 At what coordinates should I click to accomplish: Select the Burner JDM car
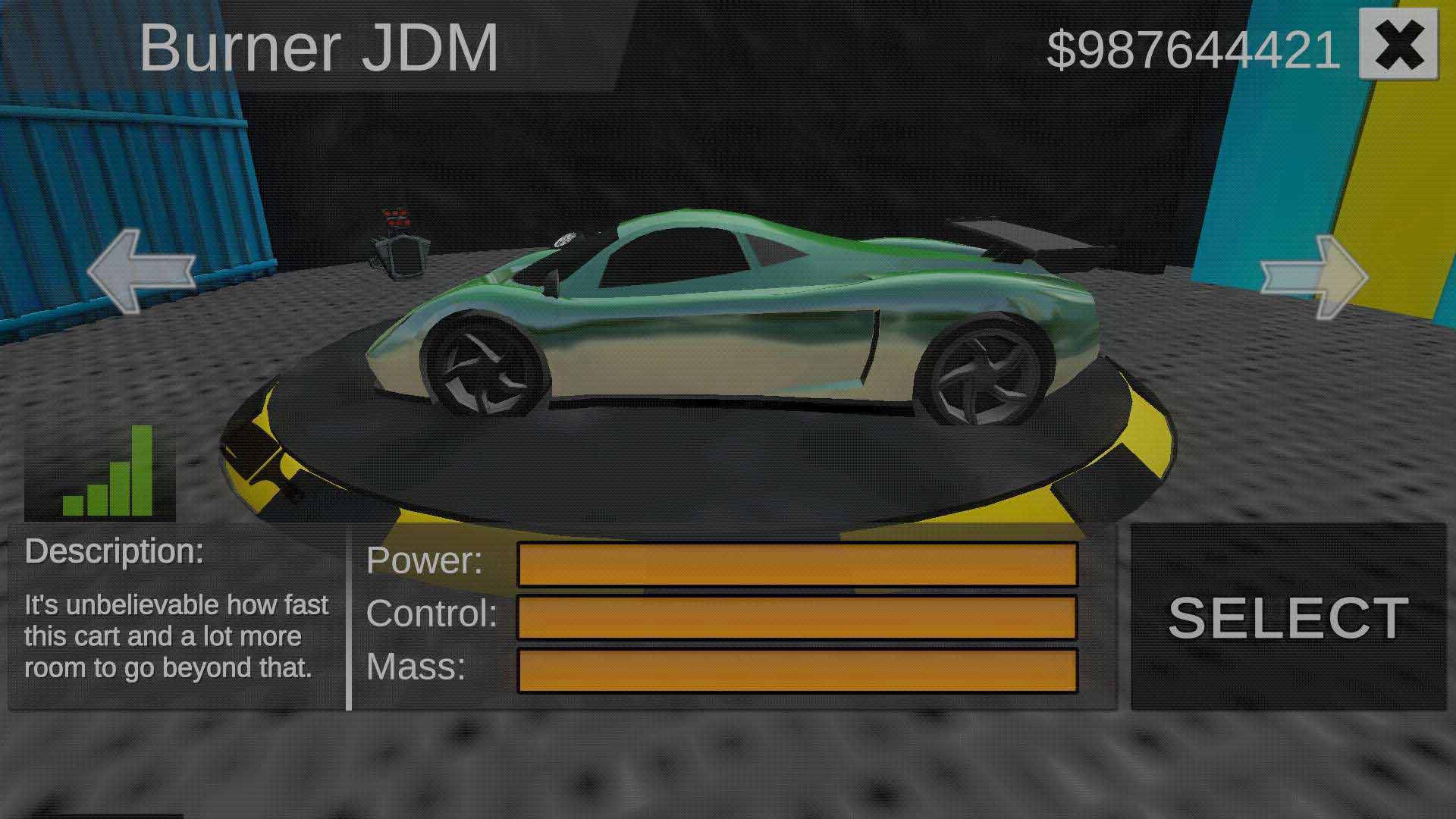pos(1288,617)
